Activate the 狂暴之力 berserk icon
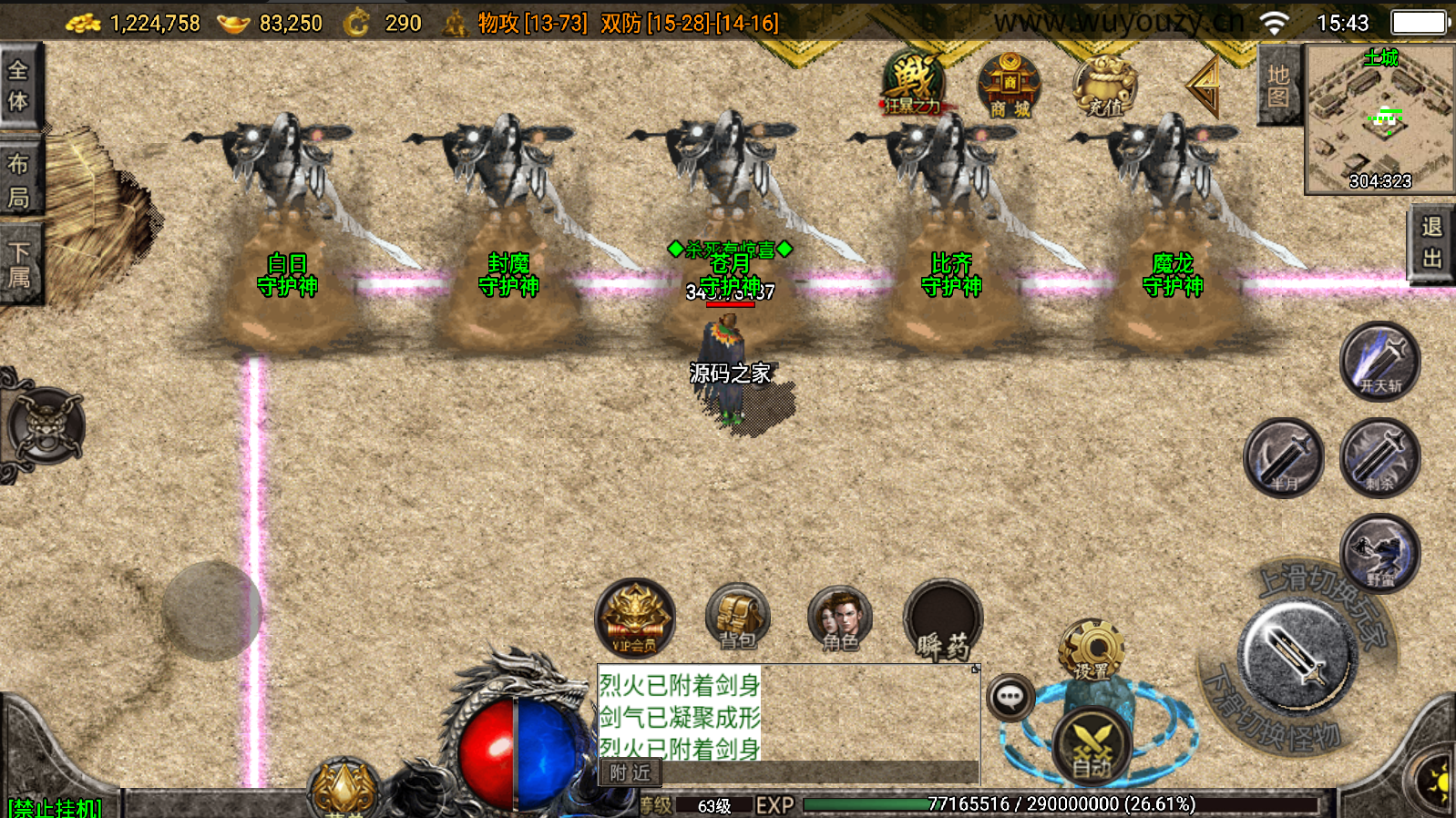Image resolution: width=1456 pixels, height=818 pixels. pos(912,84)
